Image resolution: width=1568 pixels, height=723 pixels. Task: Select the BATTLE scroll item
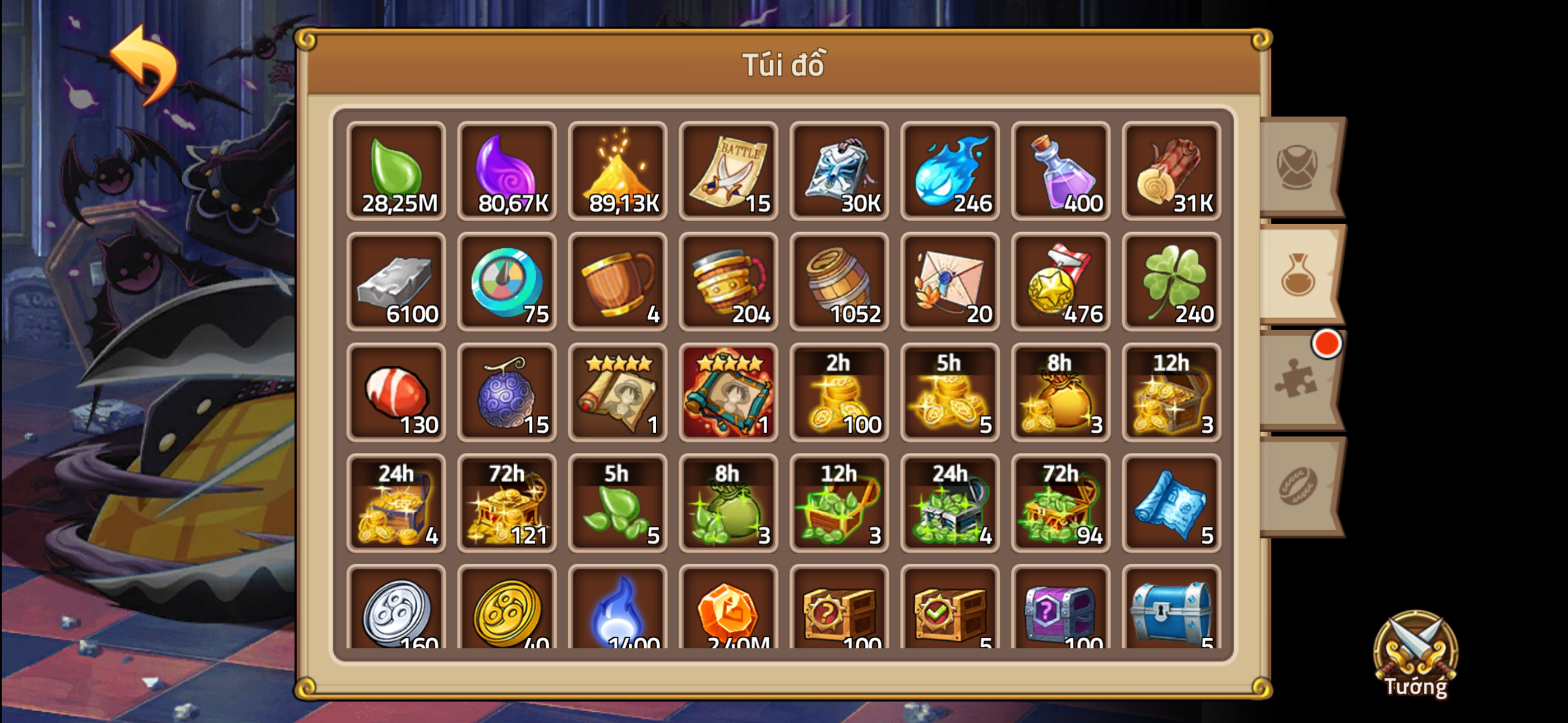728,172
